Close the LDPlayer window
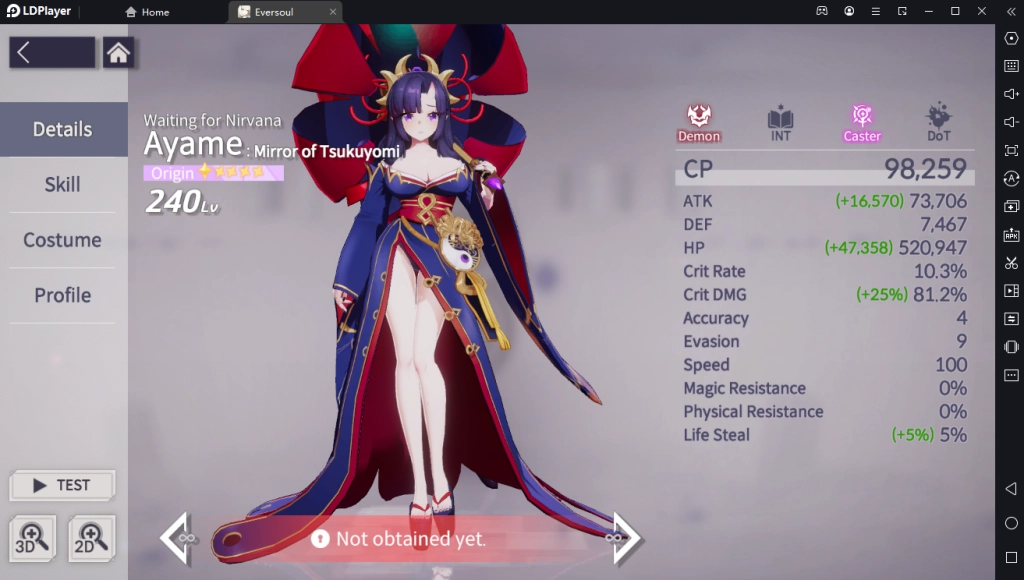 (981, 11)
